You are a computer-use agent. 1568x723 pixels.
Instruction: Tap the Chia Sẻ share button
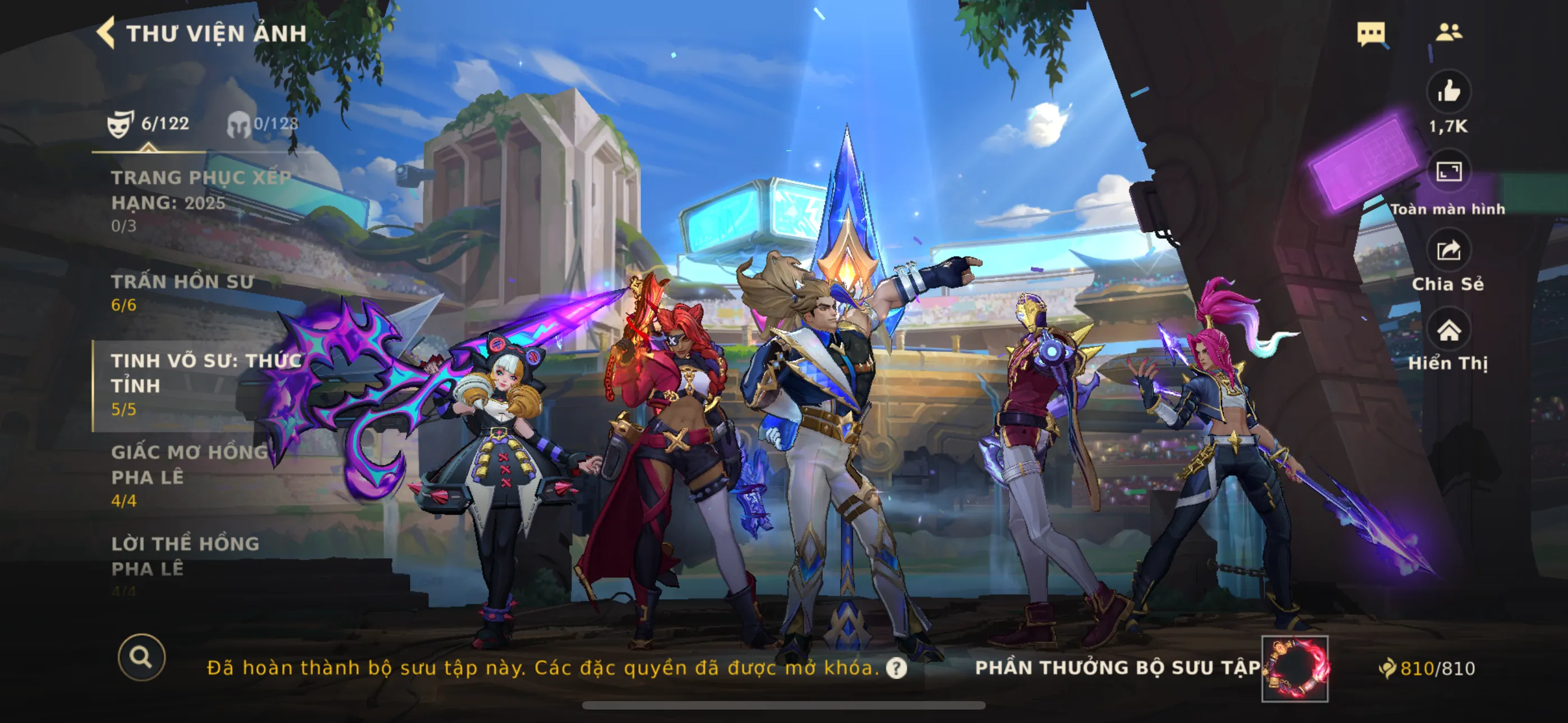click(1449, 251)
